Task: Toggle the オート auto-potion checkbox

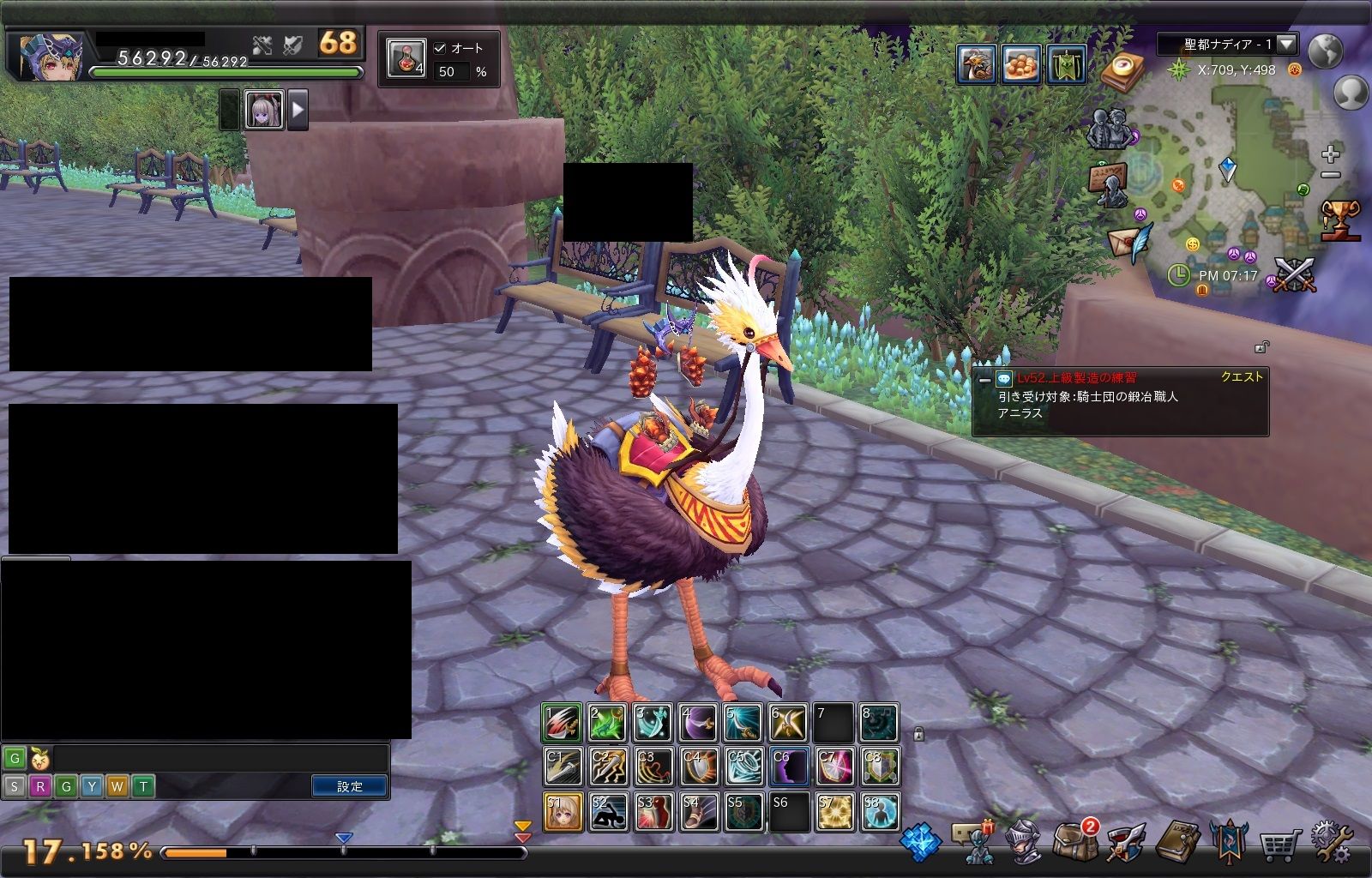Action: click(440, 49)
